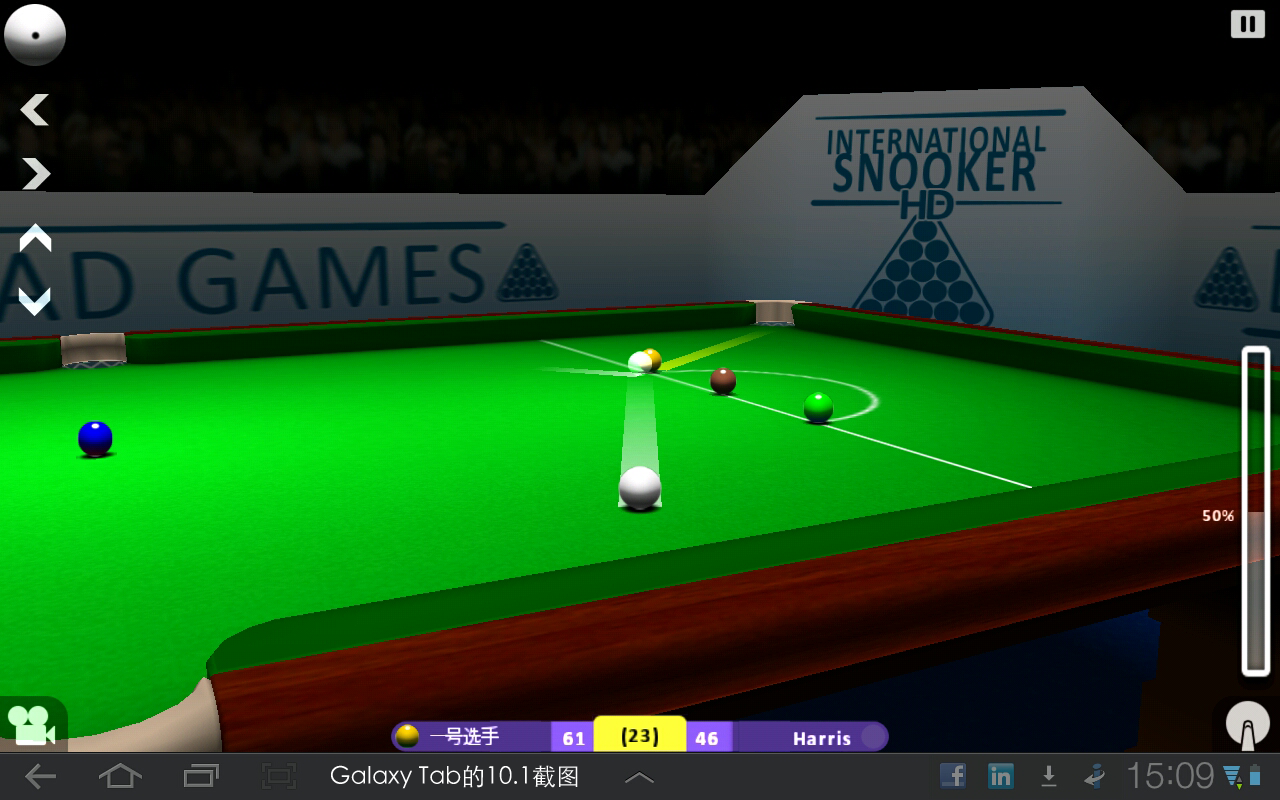Screen dimensions: 1280x800
Task: Tap the screen rotation icon in the tray
Action: point(1093,775)
